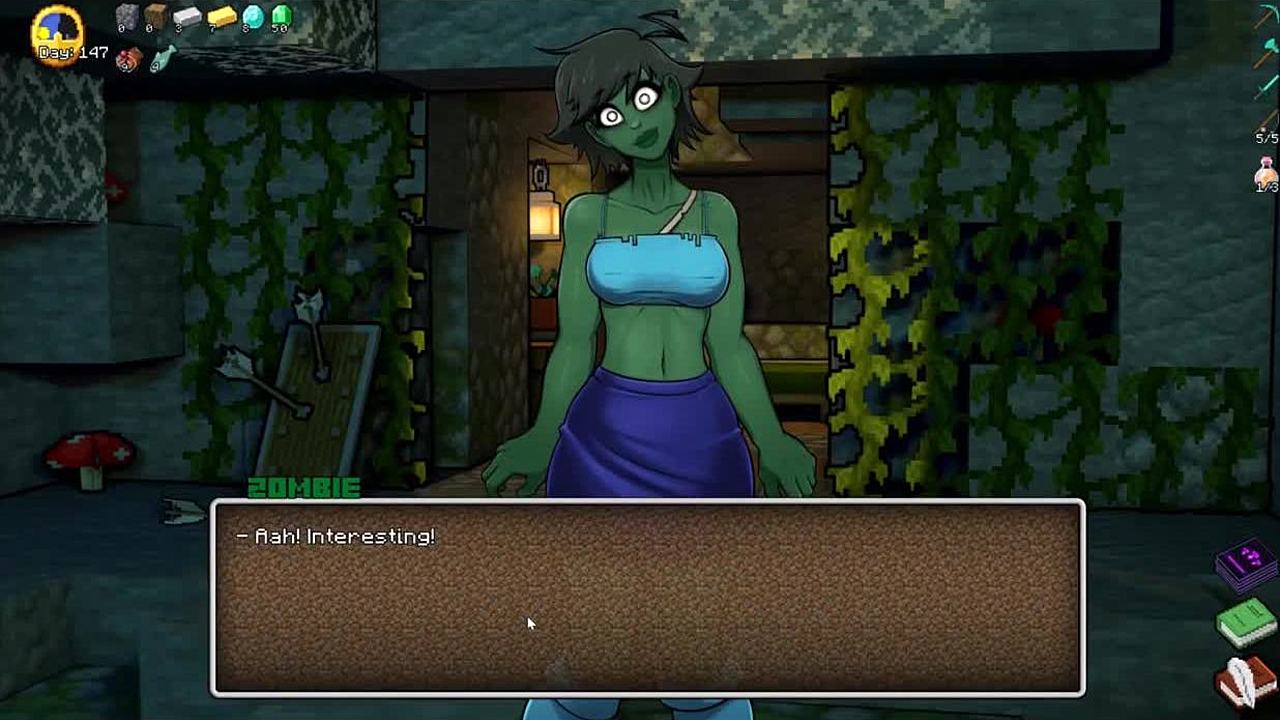Screen dimensions: 1280x720
Task: Click the diamond resource icon
Action: (253, 16)
